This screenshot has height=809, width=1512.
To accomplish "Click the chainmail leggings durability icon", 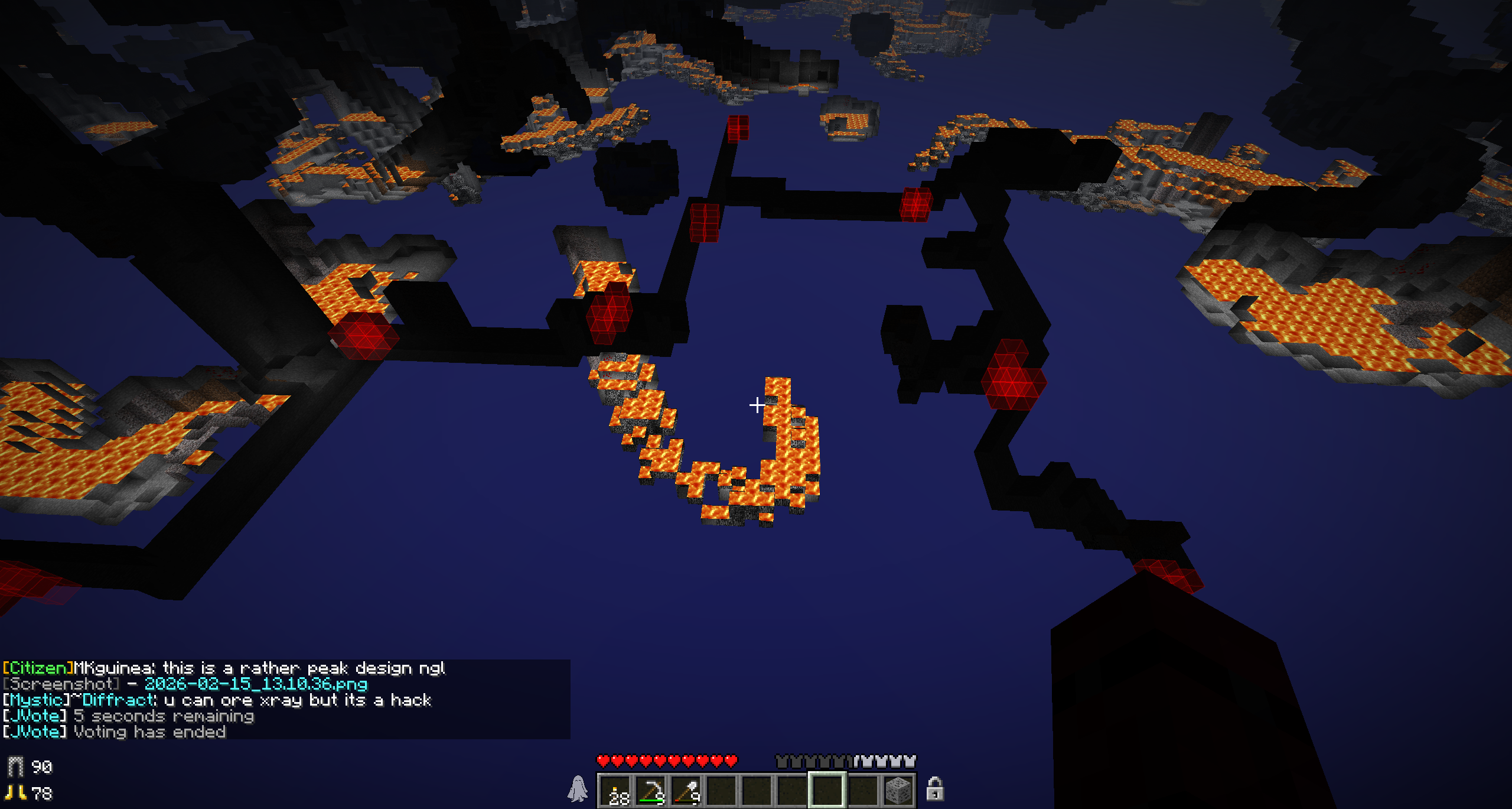I will point(15,767).
